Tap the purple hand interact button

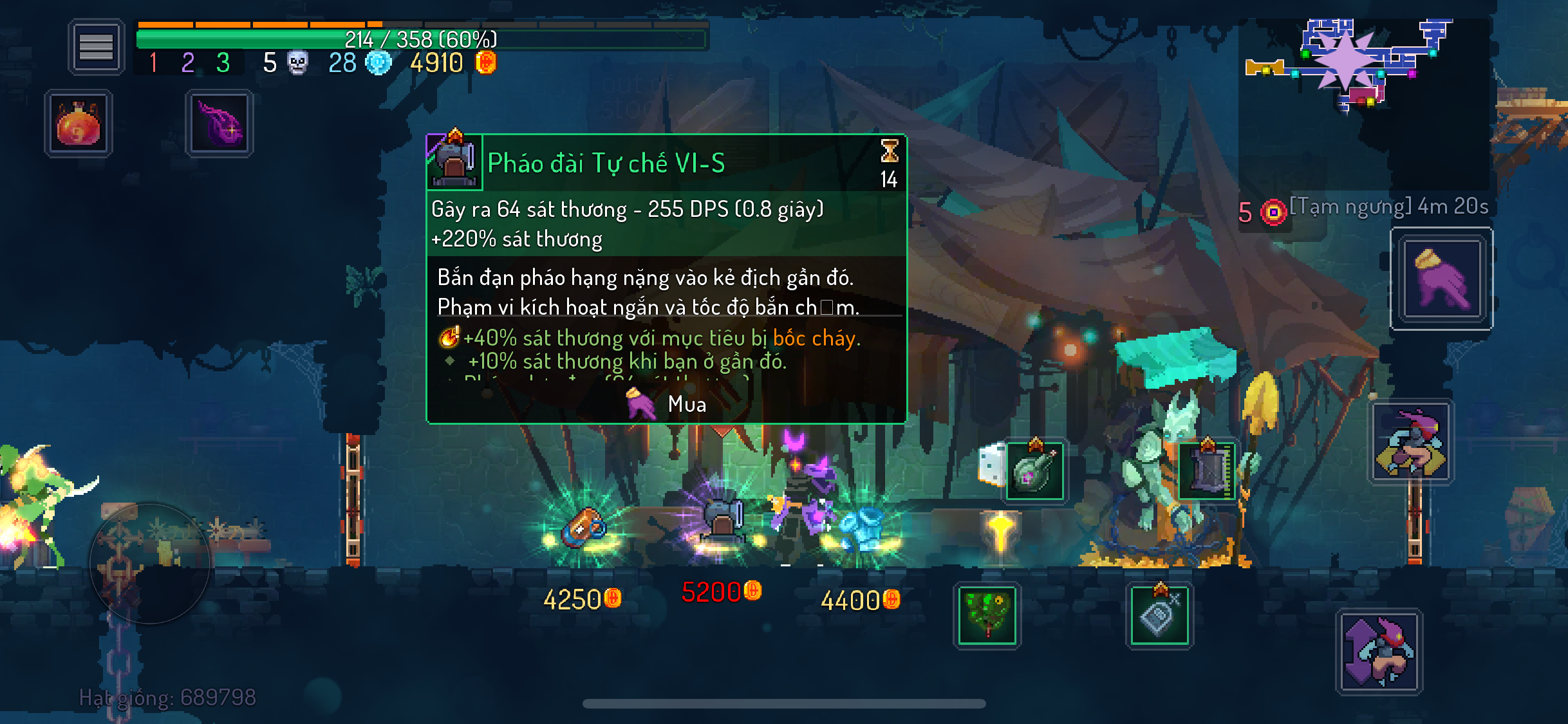(x=1441, y=279)
